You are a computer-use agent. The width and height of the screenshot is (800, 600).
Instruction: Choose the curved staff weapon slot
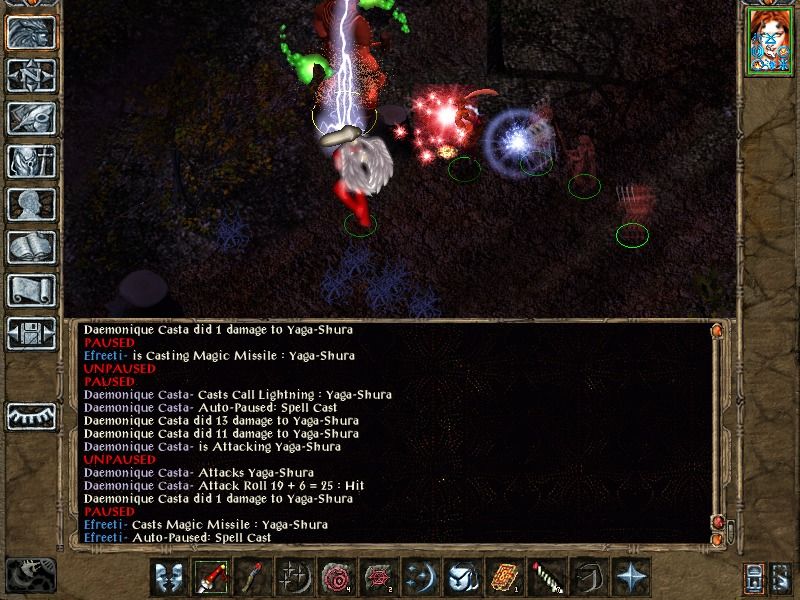pyautogui.click(x=254, y=578)
